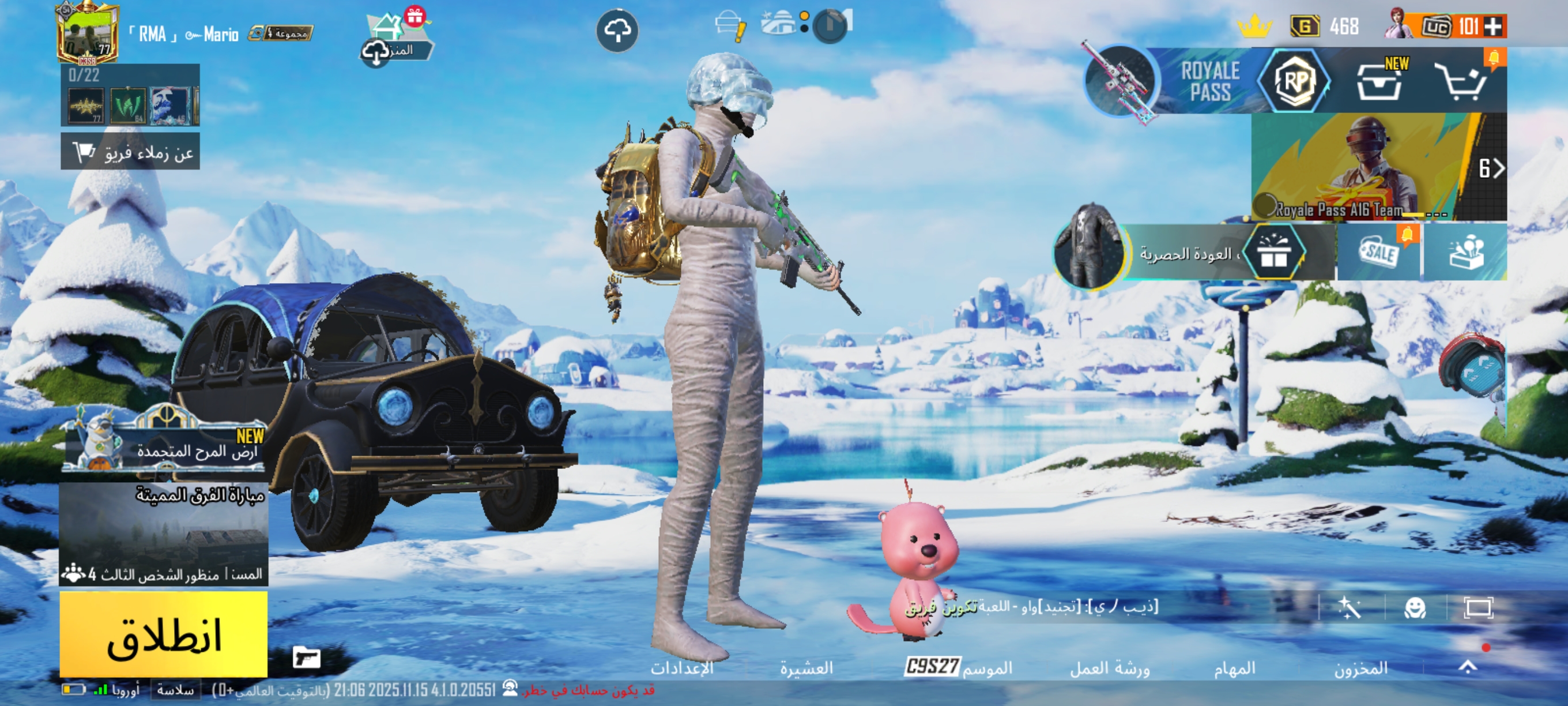Open the SALE offers icon

(1379, 252)
